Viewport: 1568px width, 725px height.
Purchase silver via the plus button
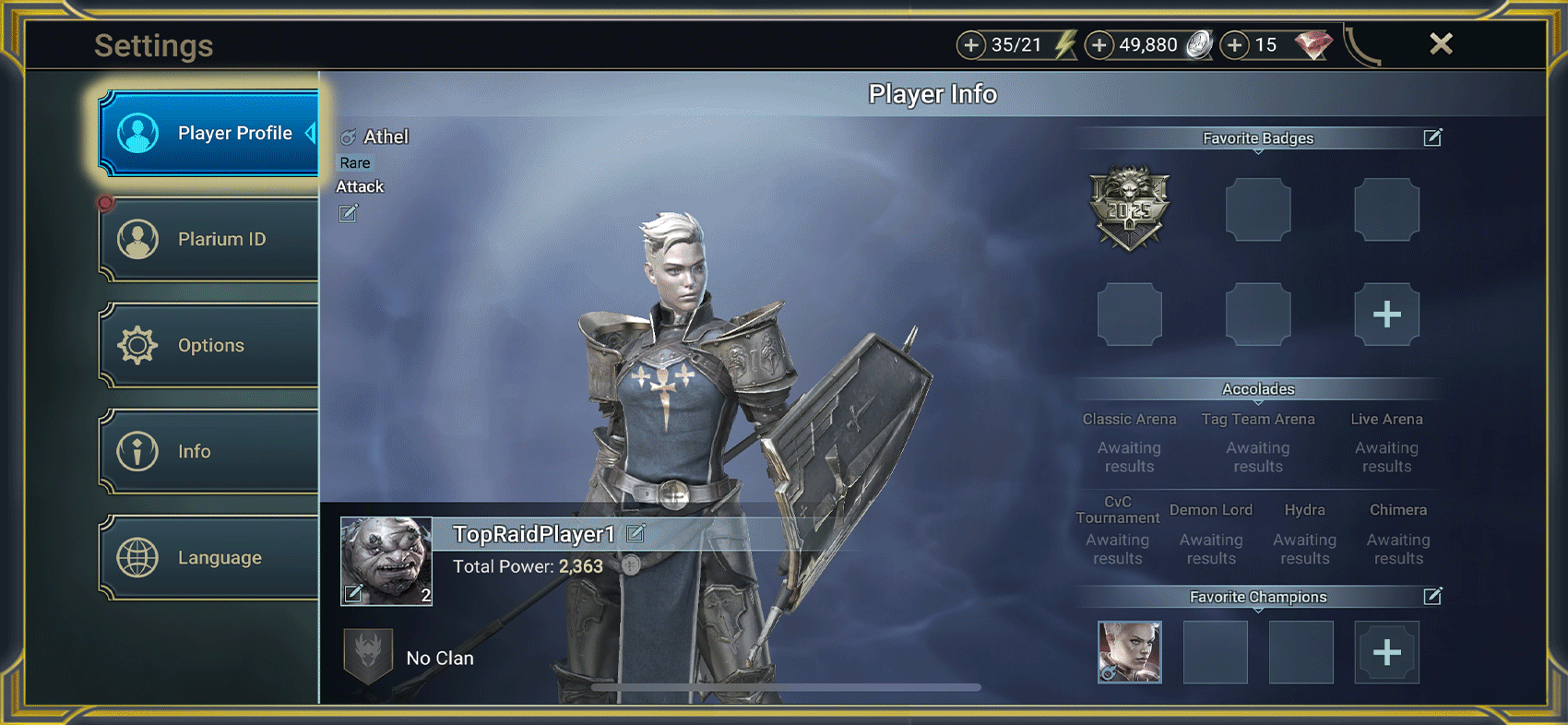(x=1099, y=43)
